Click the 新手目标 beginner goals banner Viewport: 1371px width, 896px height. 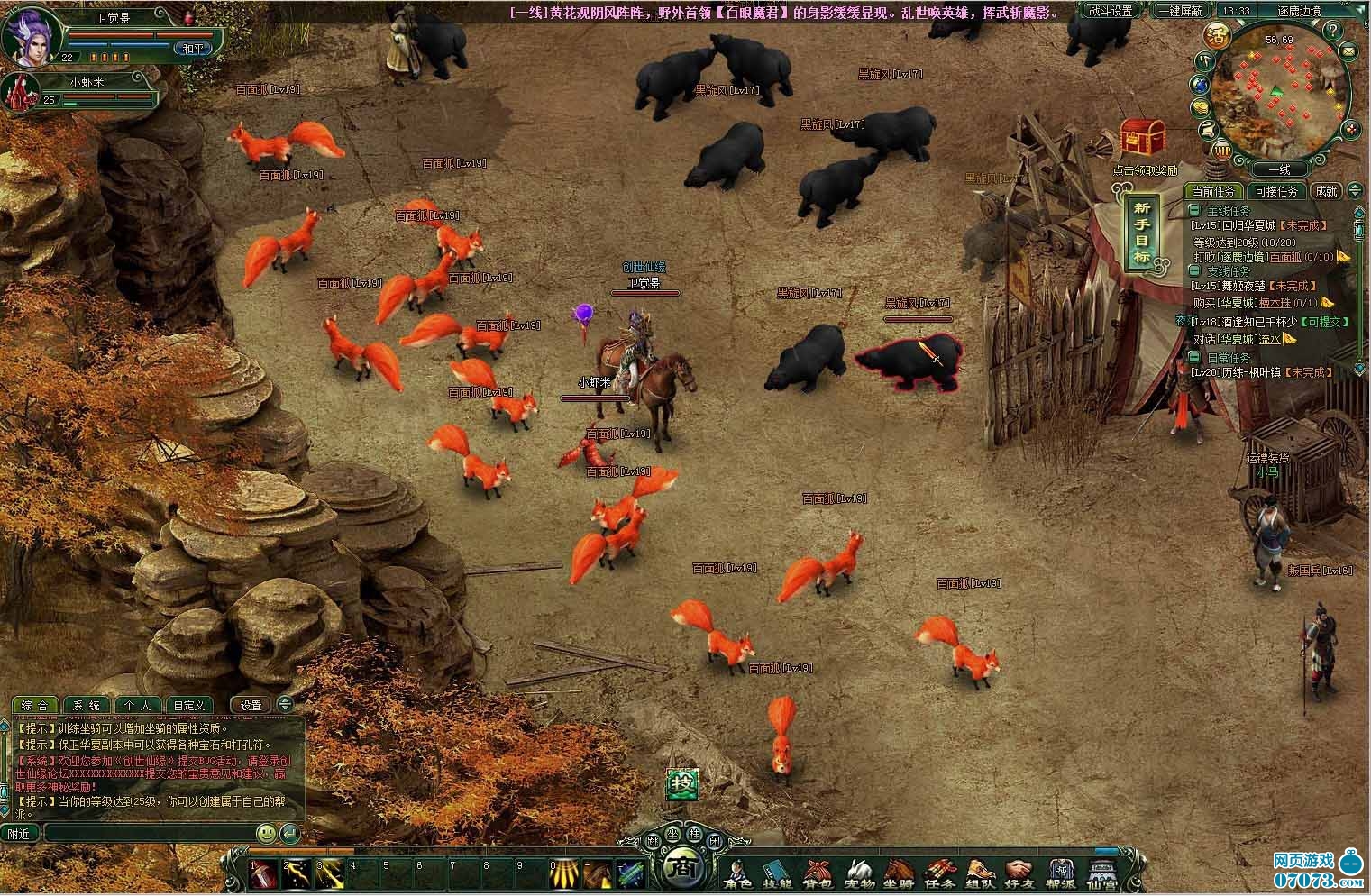1141,232
